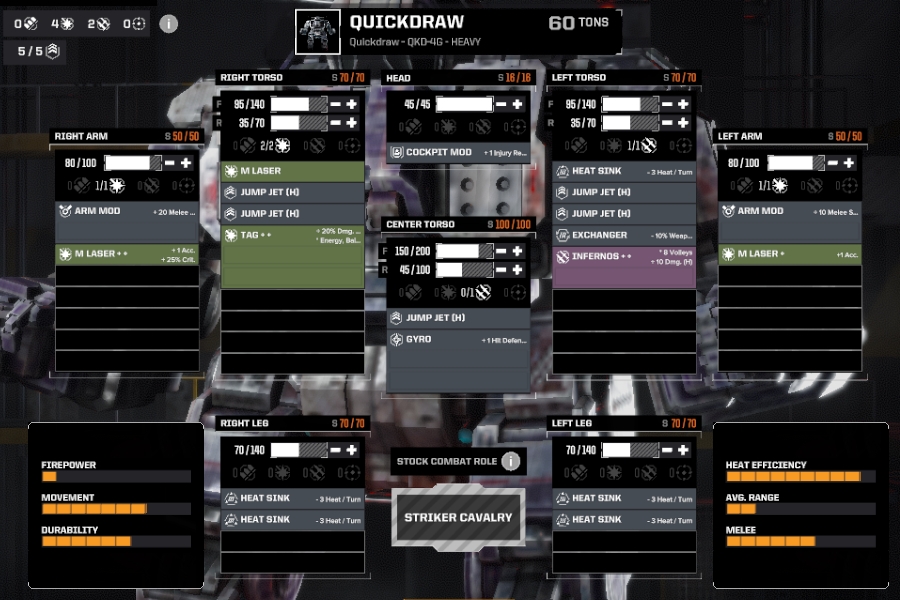Select the M Laser in the Left Arm

tap(790, 254)
